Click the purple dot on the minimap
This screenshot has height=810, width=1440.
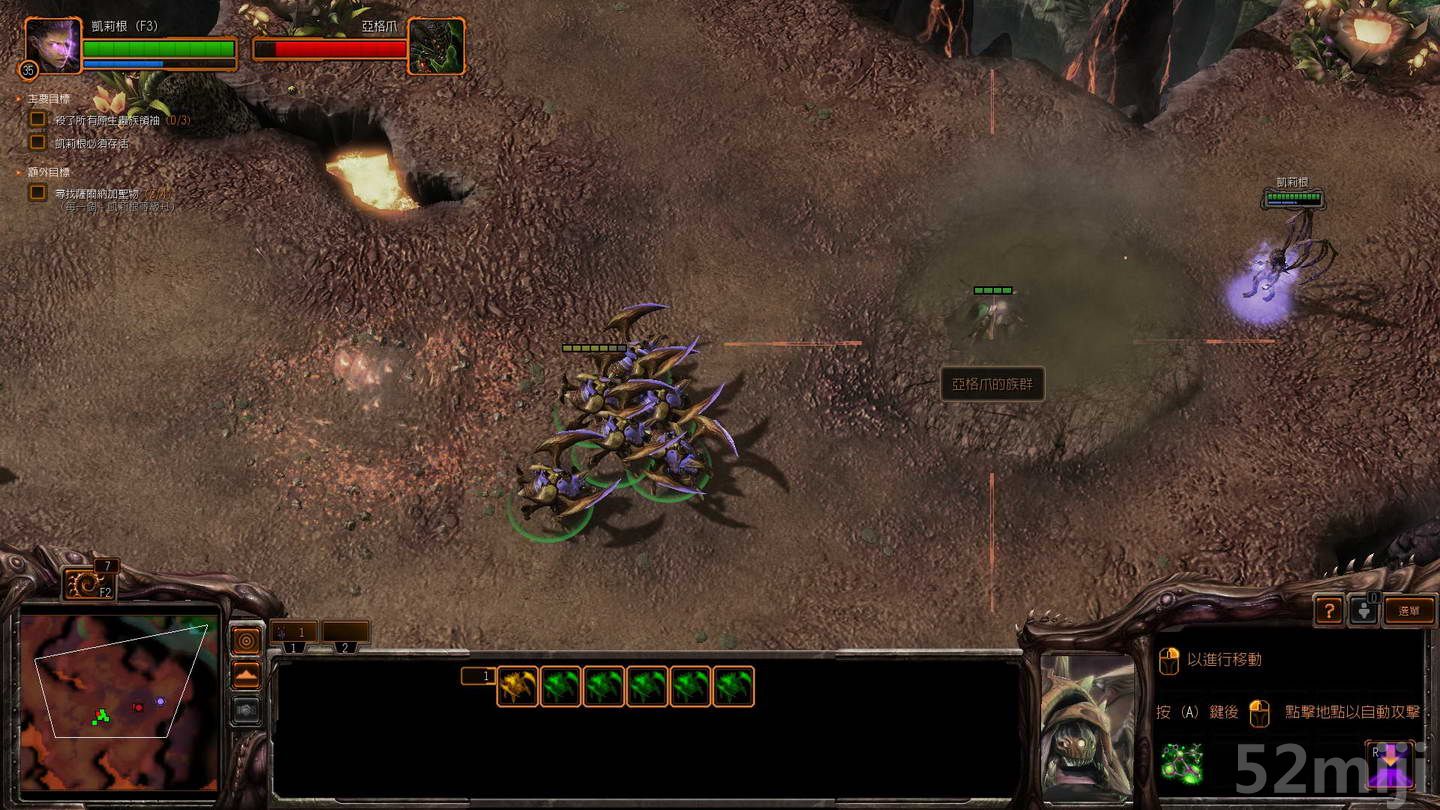pos(160,702)
